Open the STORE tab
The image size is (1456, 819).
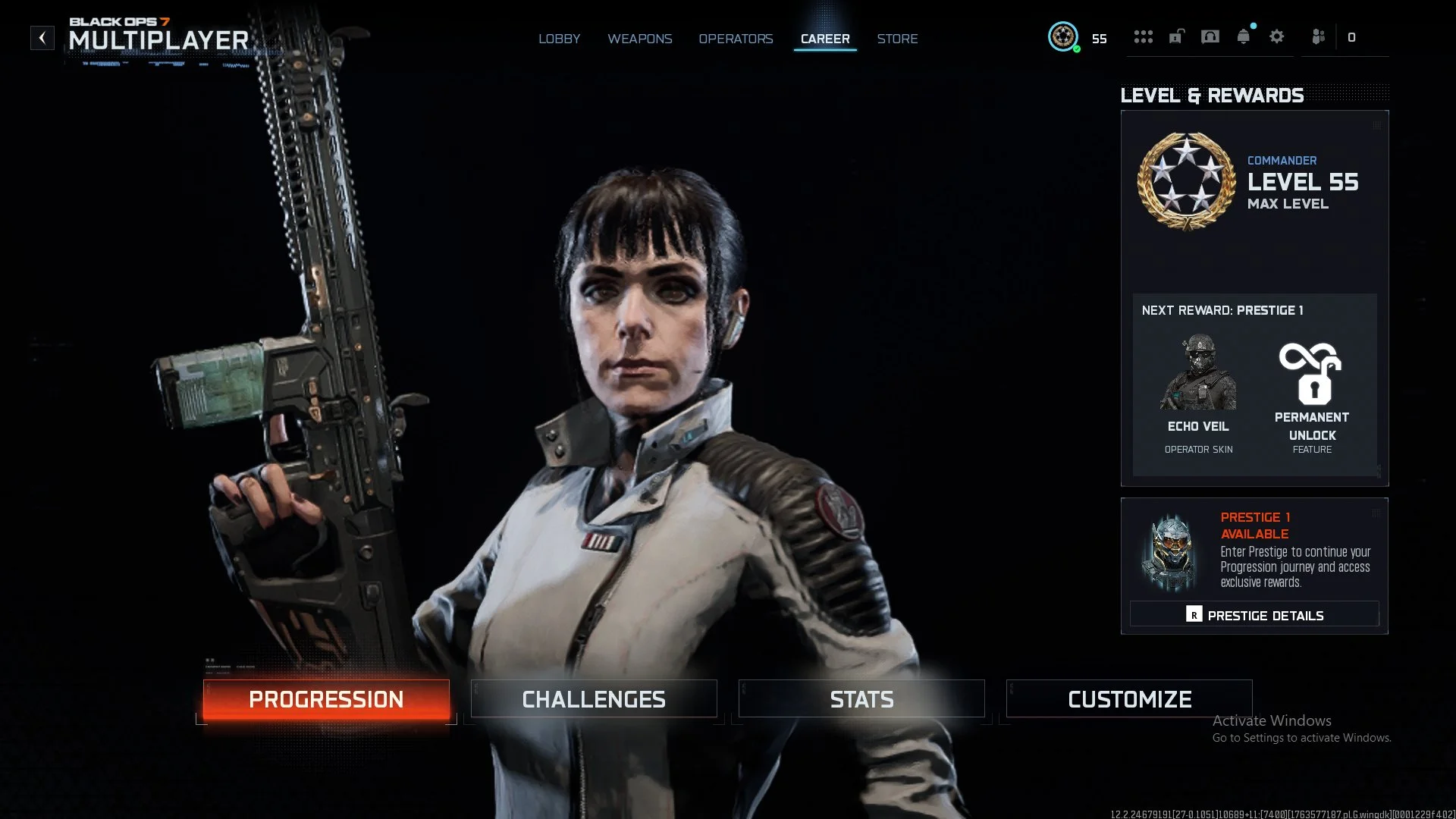[x=897, y=39]
